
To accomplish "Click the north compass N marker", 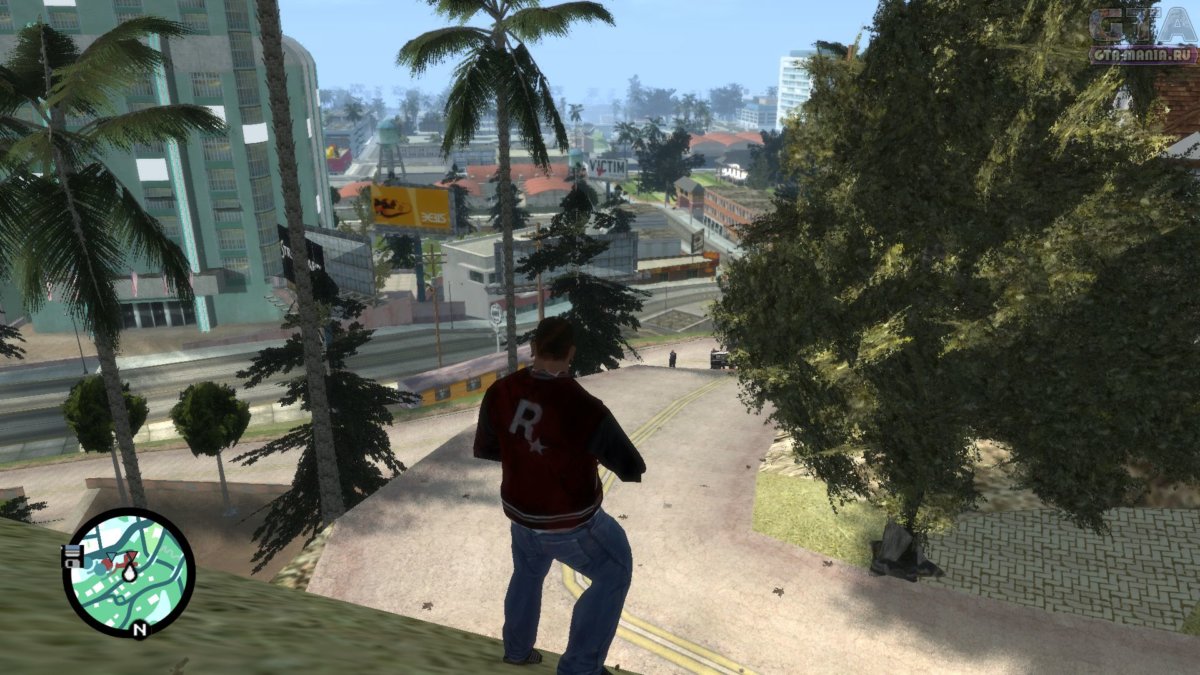I will pyautogui.click(x=139, y=630).
